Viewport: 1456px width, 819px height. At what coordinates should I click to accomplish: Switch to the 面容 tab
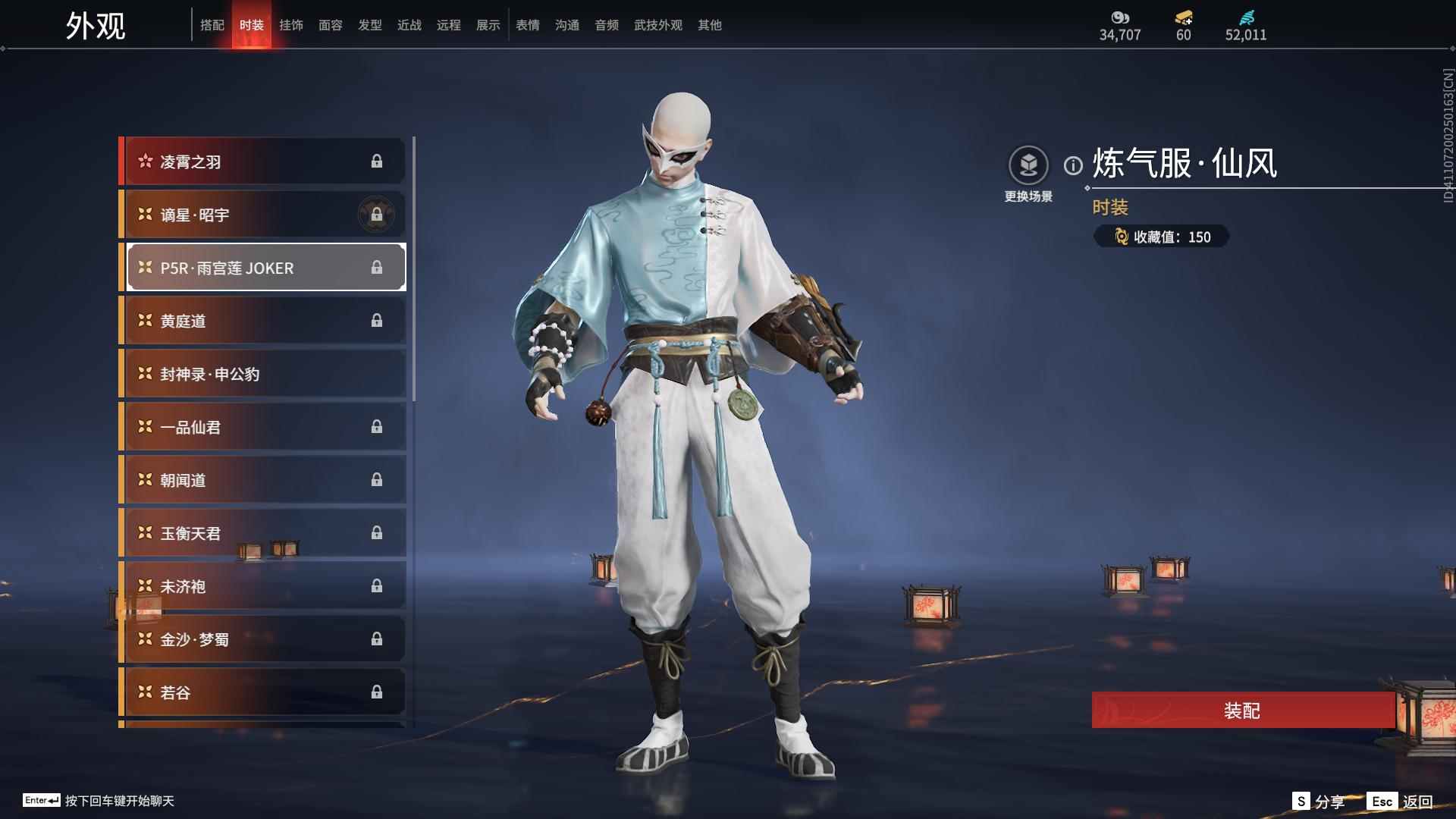click(331, 24)
